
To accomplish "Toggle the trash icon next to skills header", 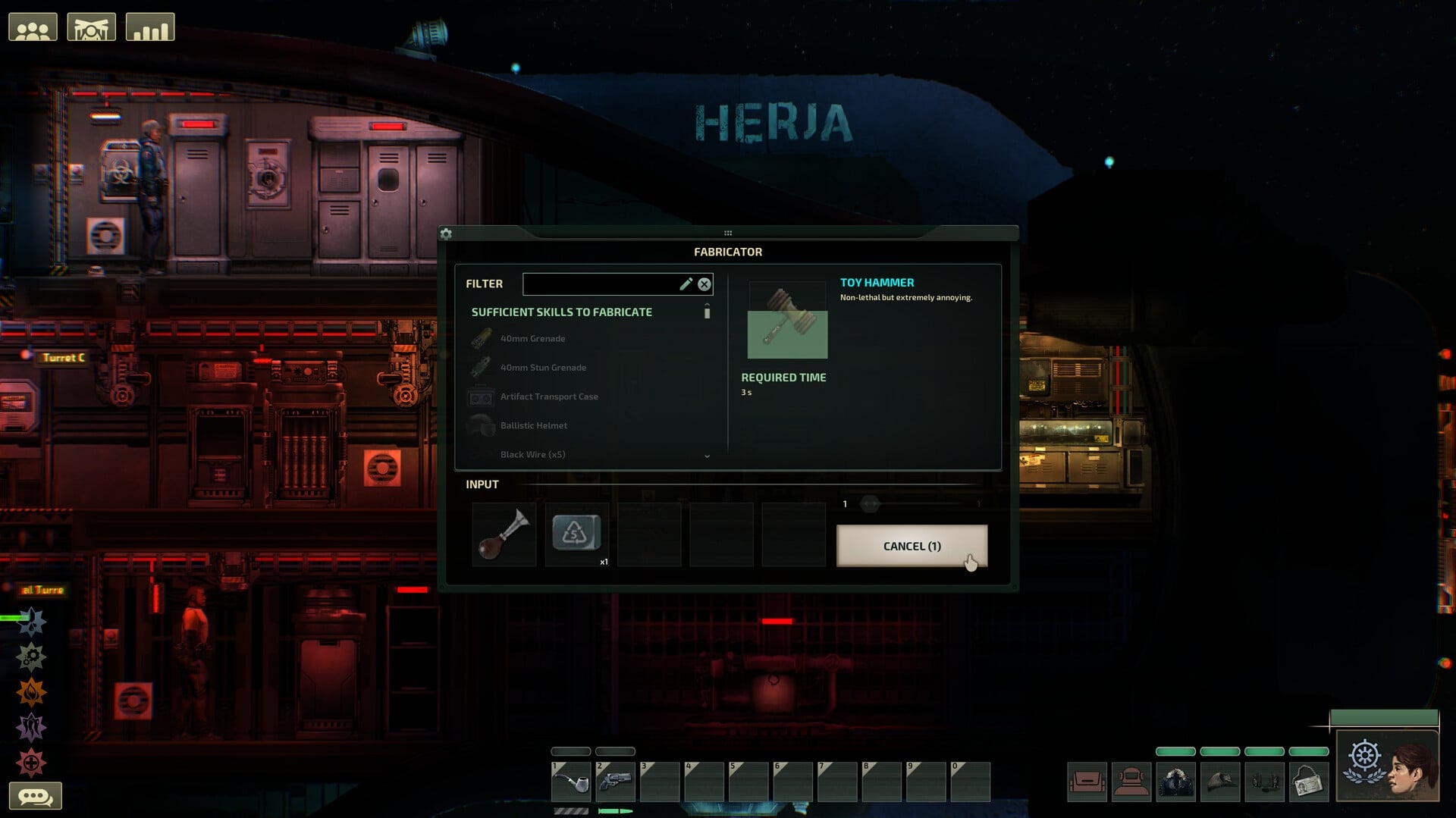I will point(707,312).
